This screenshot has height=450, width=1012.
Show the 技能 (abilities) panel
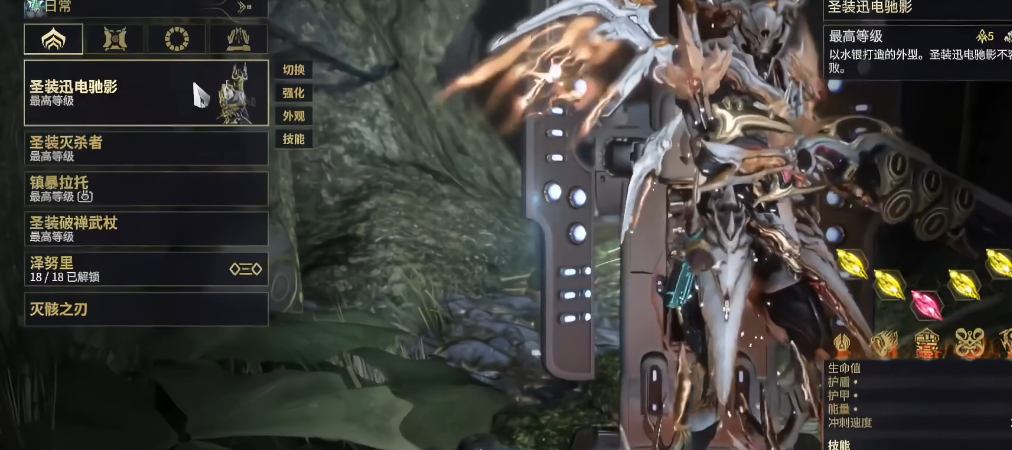coord(293,139)
